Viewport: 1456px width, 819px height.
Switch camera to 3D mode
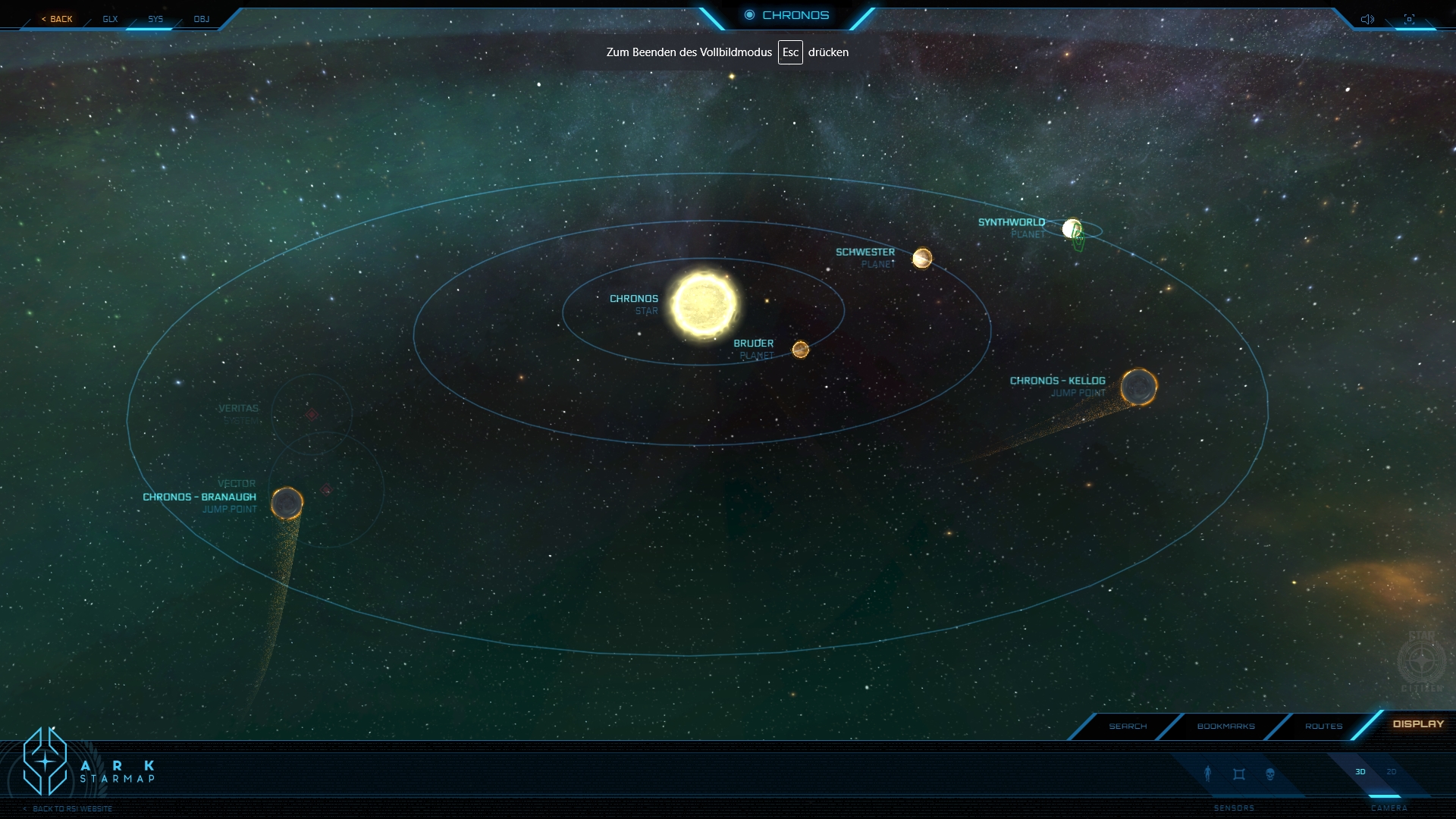(1360, 772)
